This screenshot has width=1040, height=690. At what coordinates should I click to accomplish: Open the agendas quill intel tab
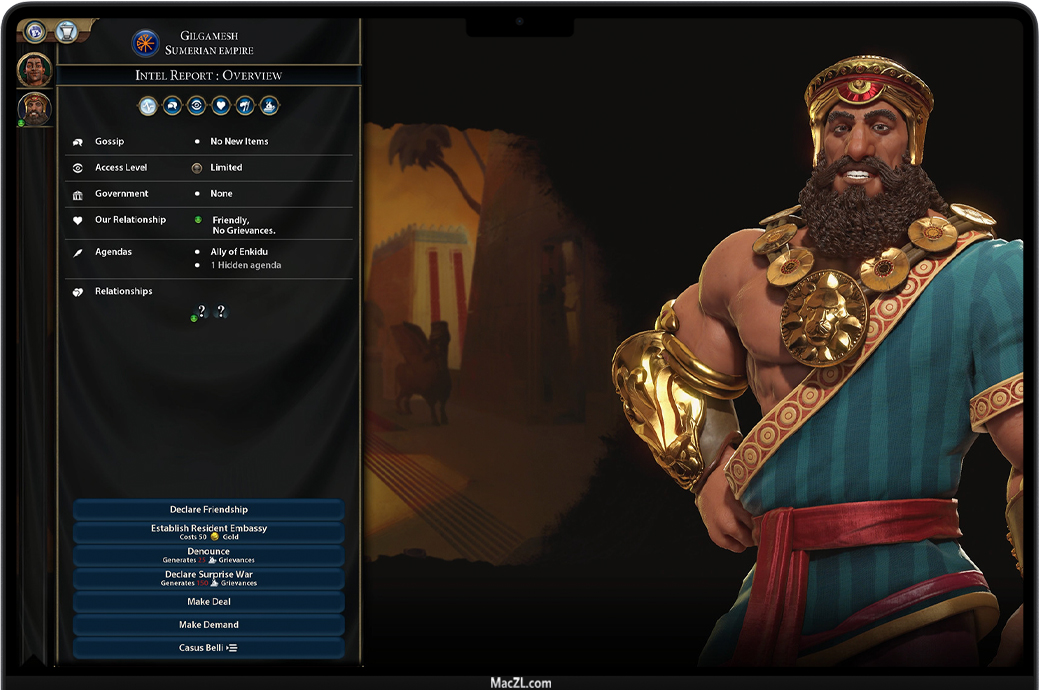pyautogui.click(x=245, y=105)
